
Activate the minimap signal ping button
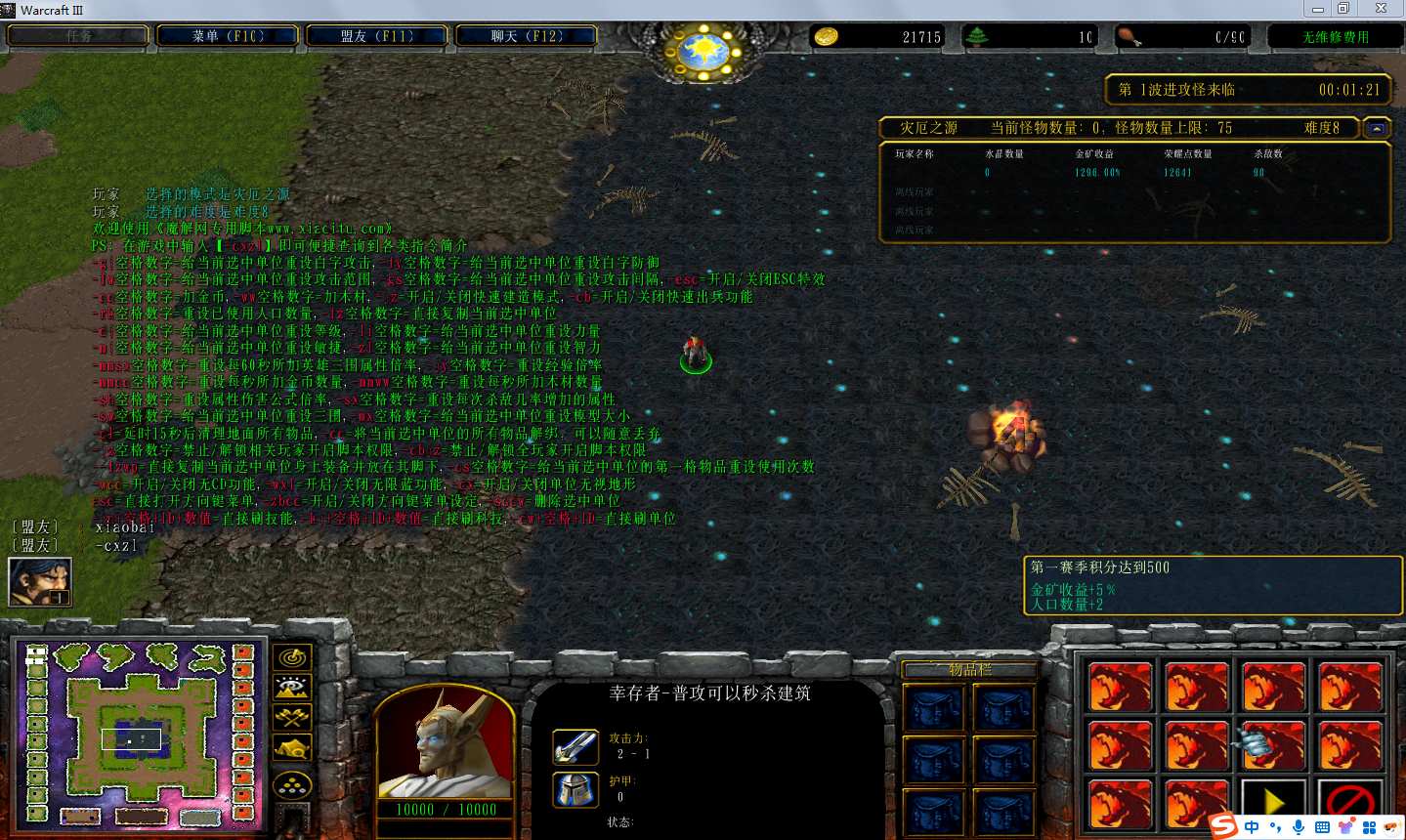[x=292, y=657]
